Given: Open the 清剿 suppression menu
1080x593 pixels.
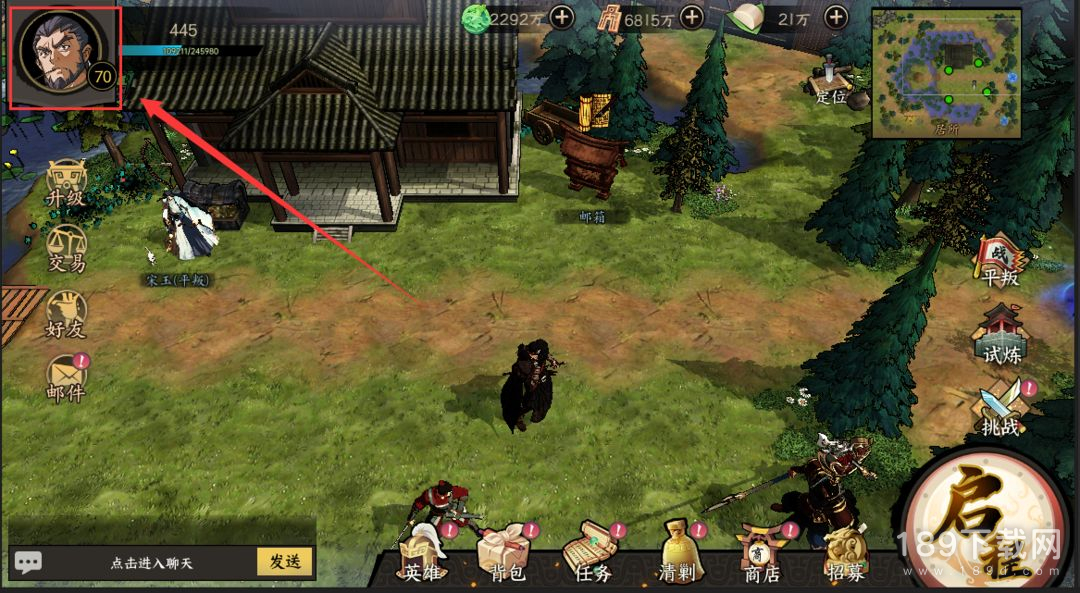Looking at the screenshot, I should tap(678, 556).
